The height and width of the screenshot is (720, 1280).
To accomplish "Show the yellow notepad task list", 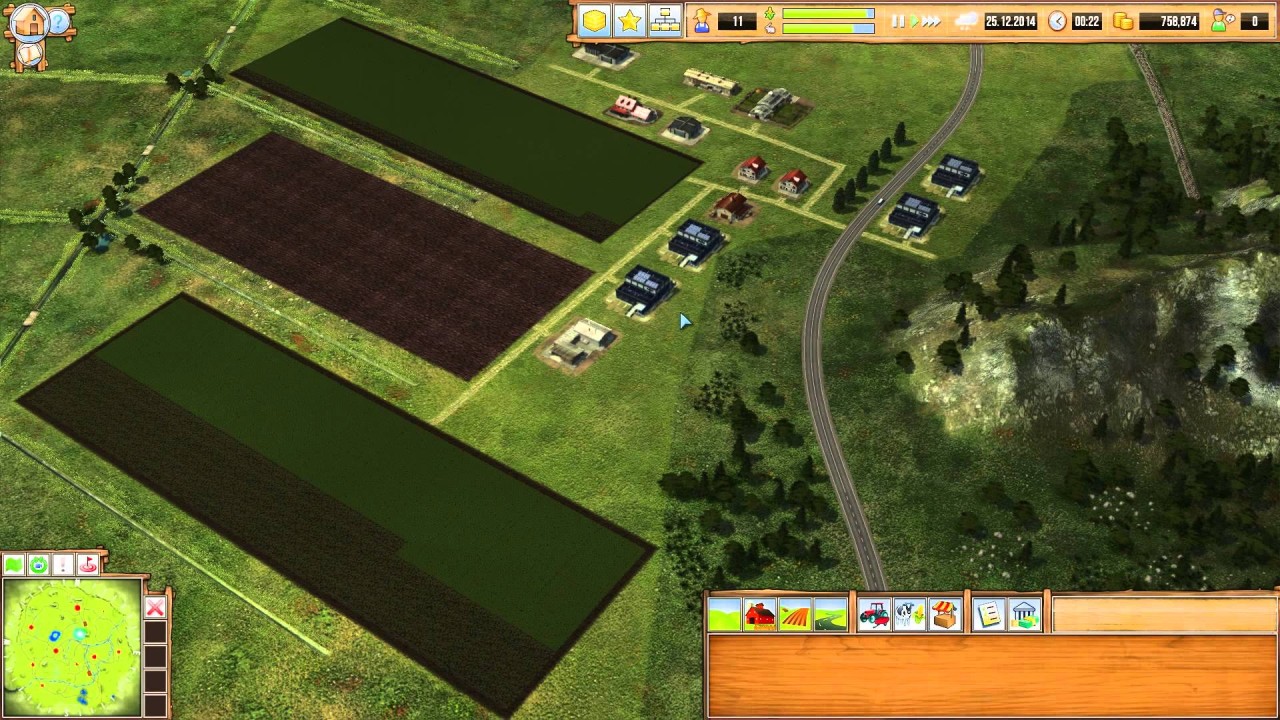I will click(988, 615).
